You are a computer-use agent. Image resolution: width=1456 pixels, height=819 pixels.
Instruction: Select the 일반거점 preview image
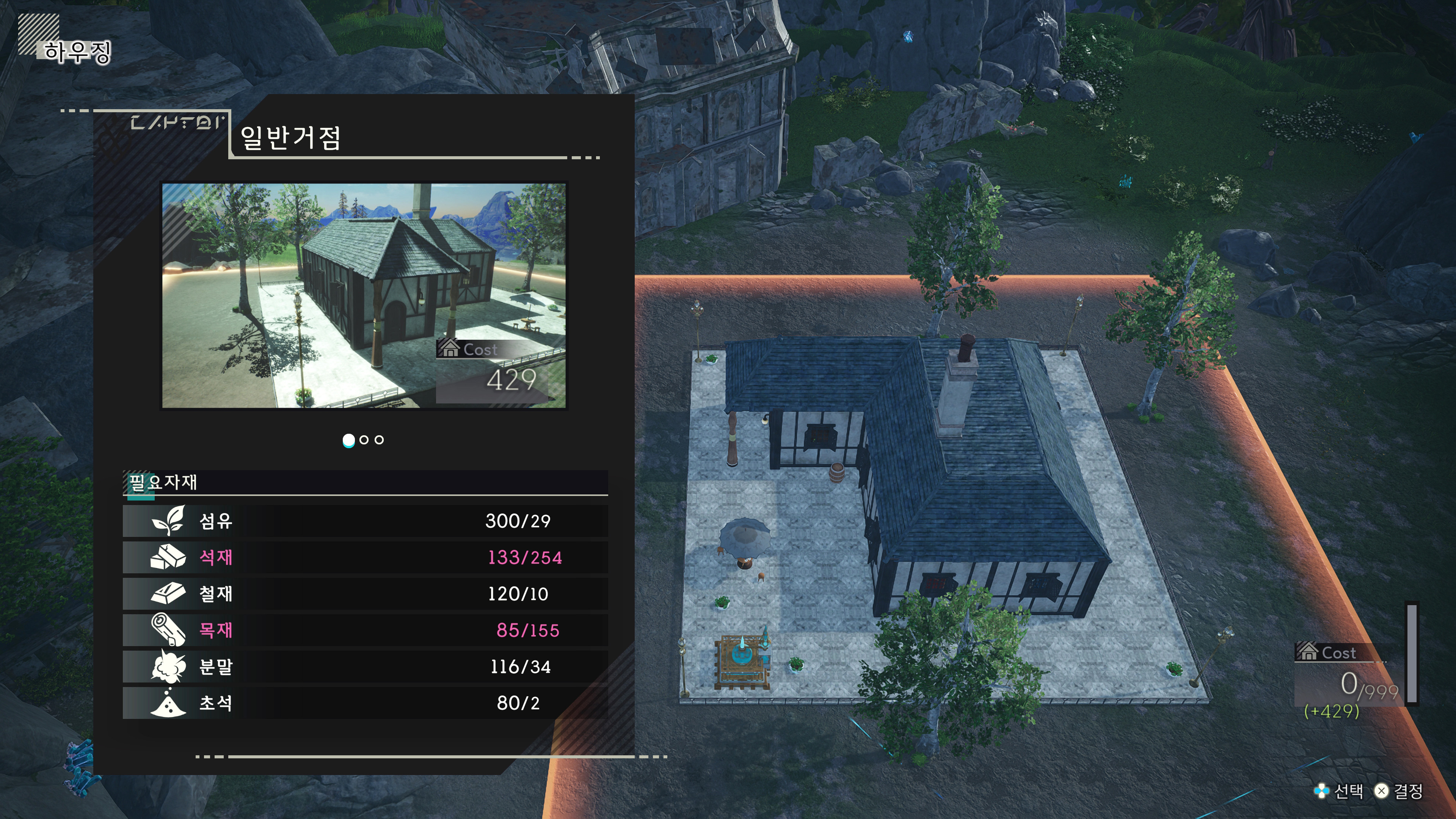click(x=364, y=295)
